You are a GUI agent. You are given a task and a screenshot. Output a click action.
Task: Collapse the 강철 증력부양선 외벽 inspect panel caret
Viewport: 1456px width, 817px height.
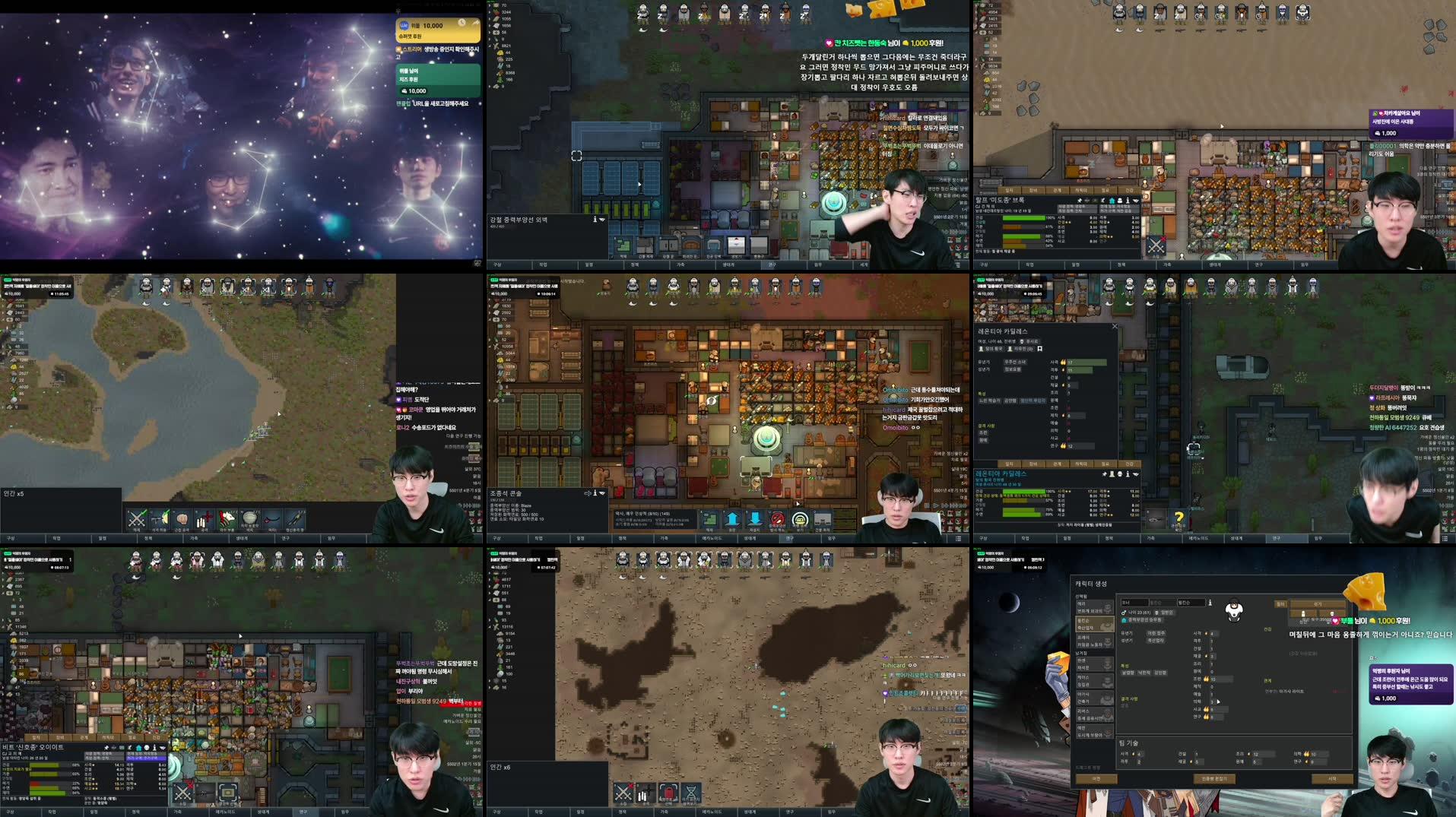coord(601,219)
